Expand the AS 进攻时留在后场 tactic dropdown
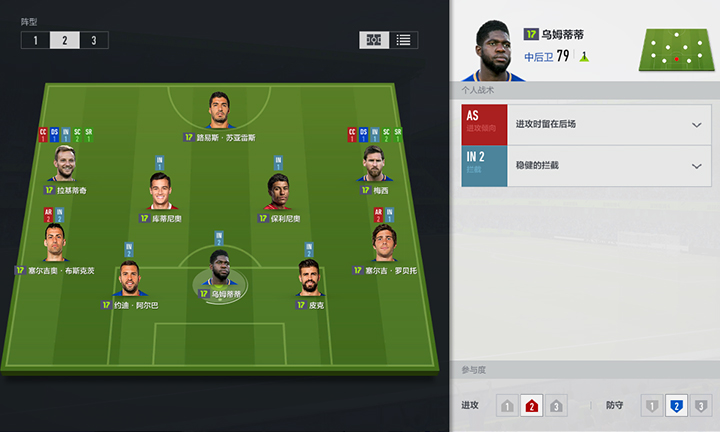 (x=697, y=124)
